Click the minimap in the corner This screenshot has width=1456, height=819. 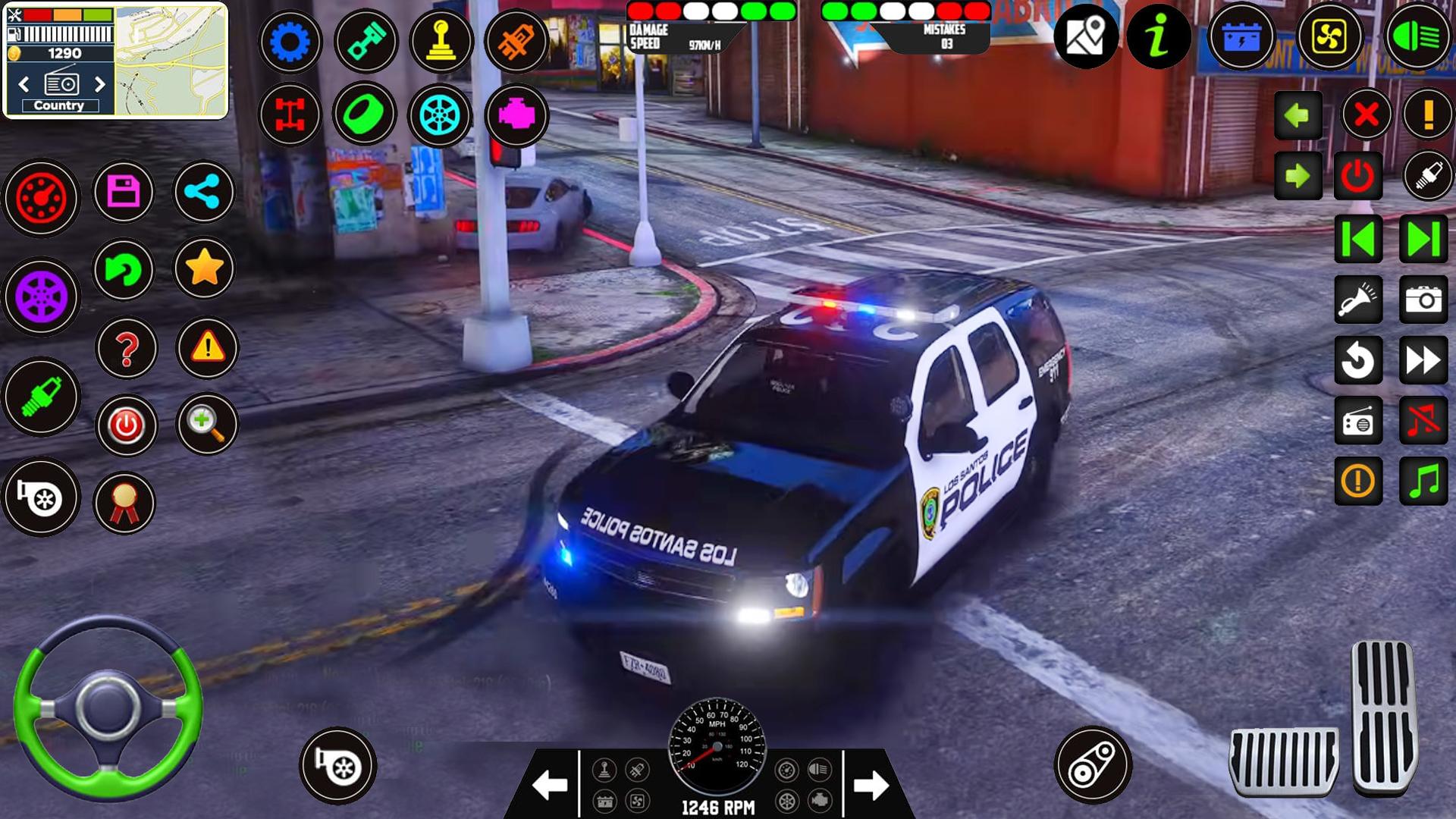point(171,61)
